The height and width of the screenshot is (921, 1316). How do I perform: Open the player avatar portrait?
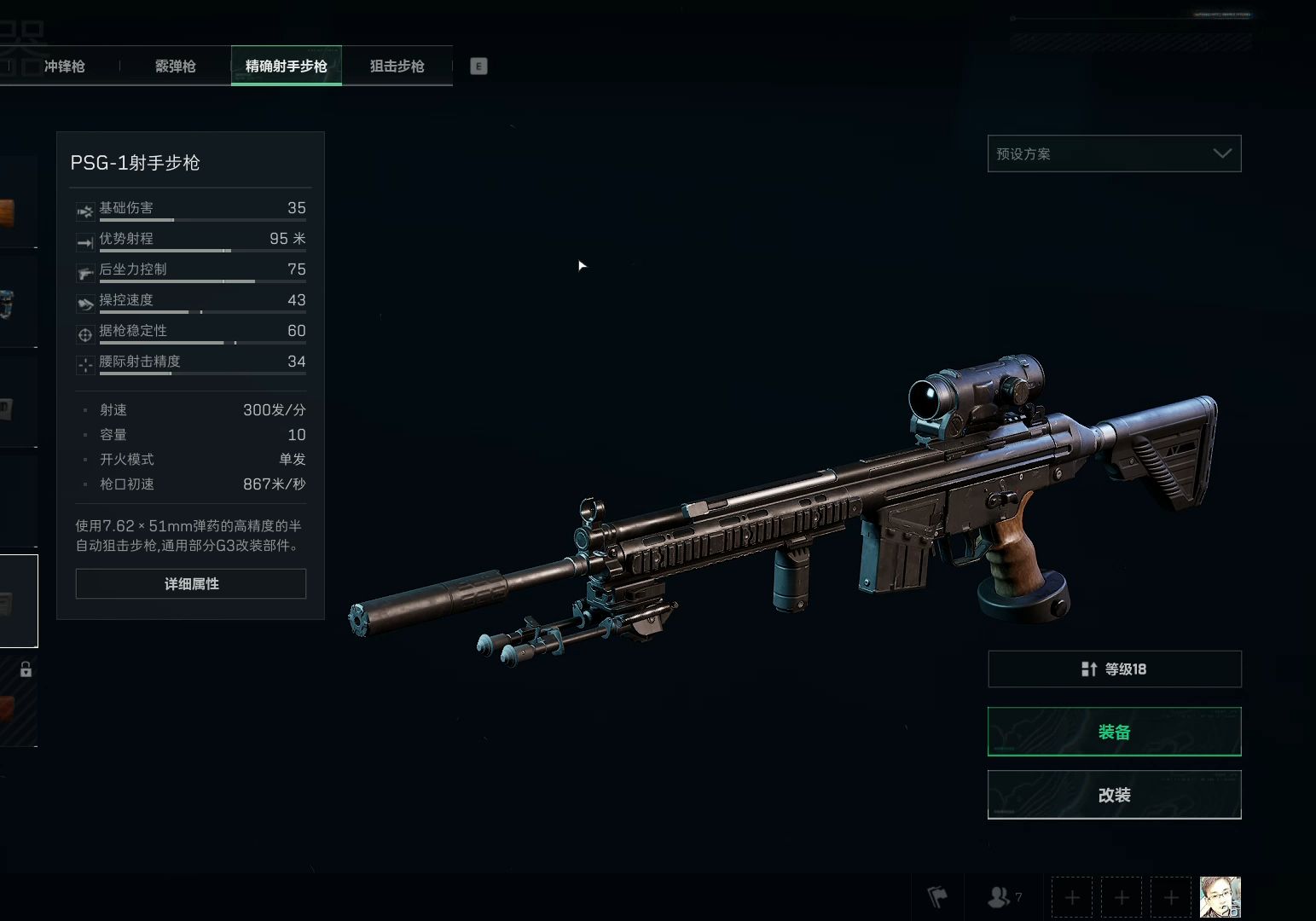coord(1220,897)
